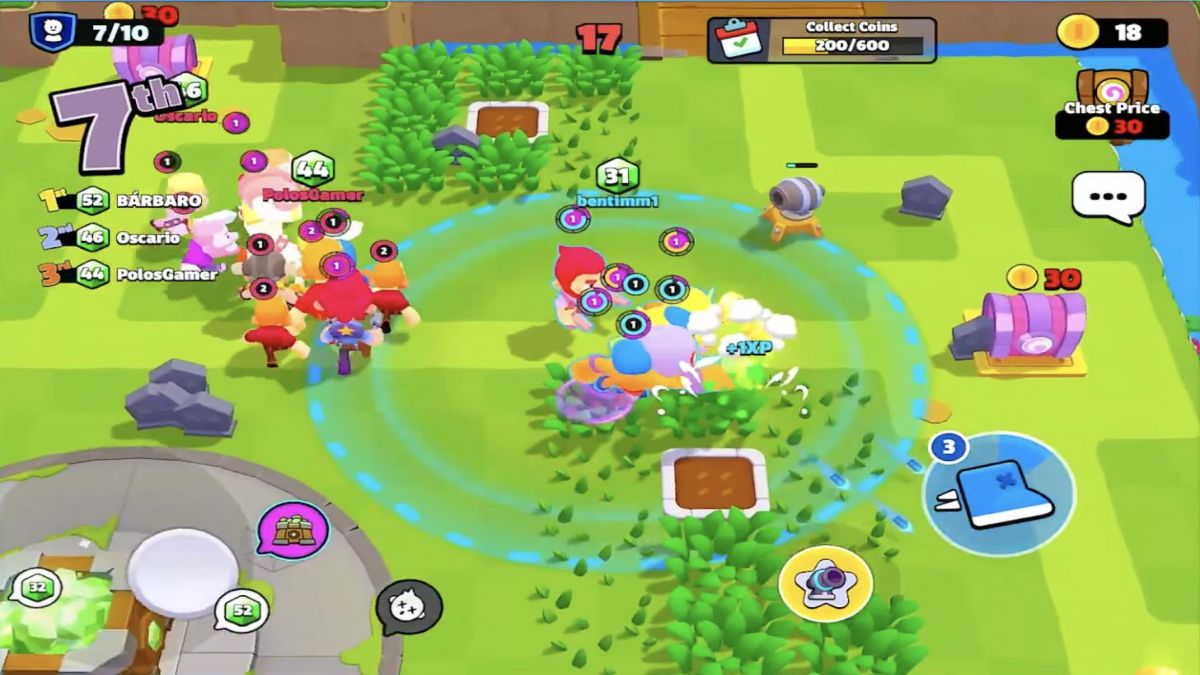1200x675 pixels.
Task: Activate the blue sprint shoe ability
Action: 998,493
